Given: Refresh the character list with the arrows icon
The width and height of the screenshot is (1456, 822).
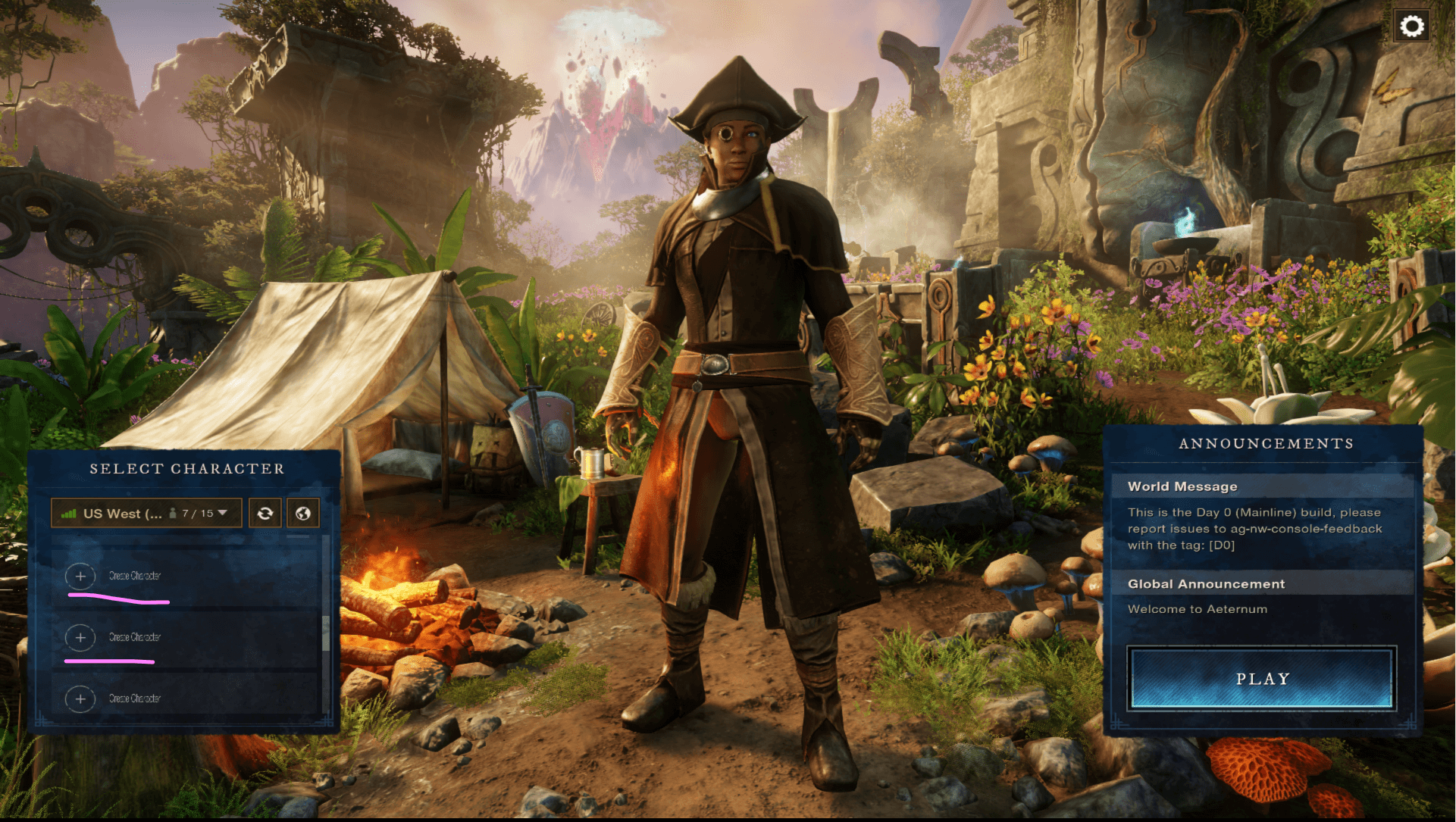Looking at the screenshot, I should [265, 514].
